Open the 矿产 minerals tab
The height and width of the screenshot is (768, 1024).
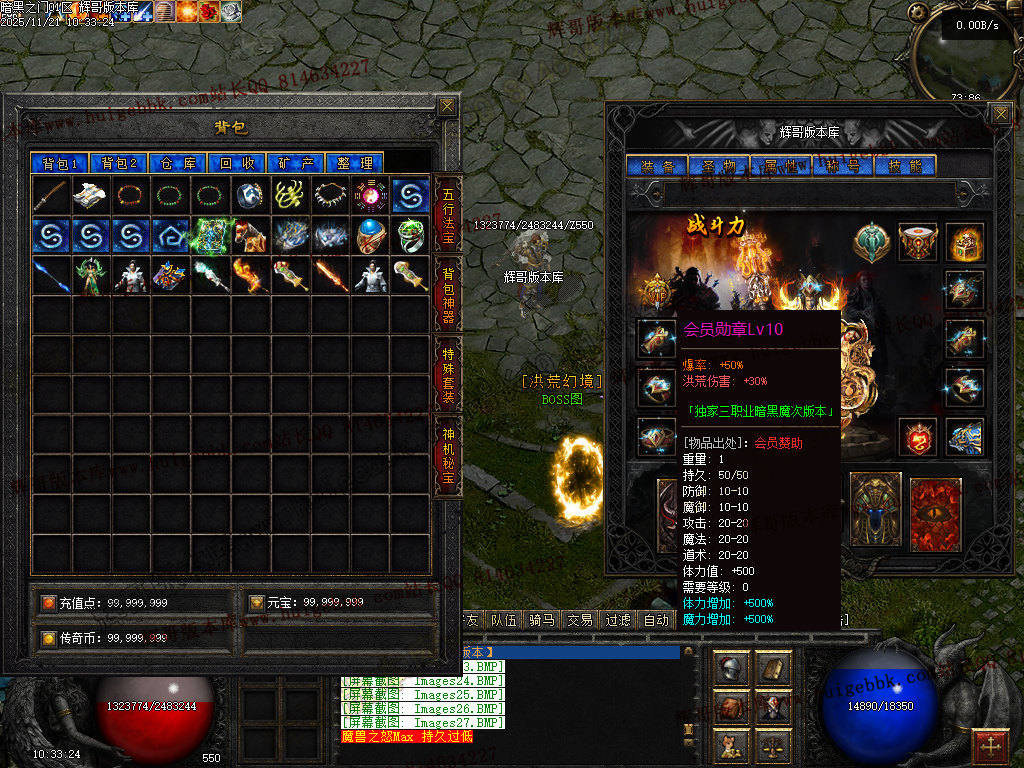pyautogui.click(x=297, y=163)
